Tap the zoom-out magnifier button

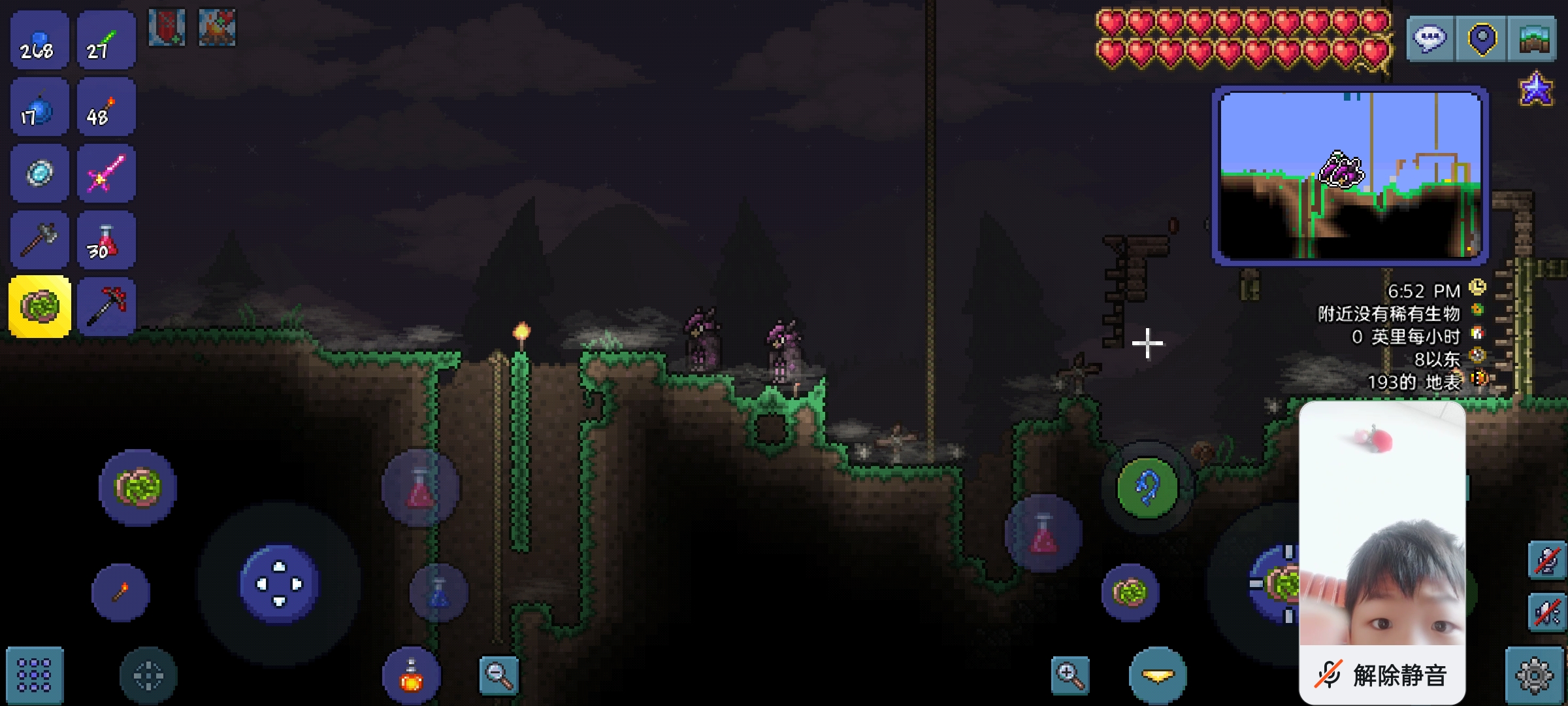(498, 675)
